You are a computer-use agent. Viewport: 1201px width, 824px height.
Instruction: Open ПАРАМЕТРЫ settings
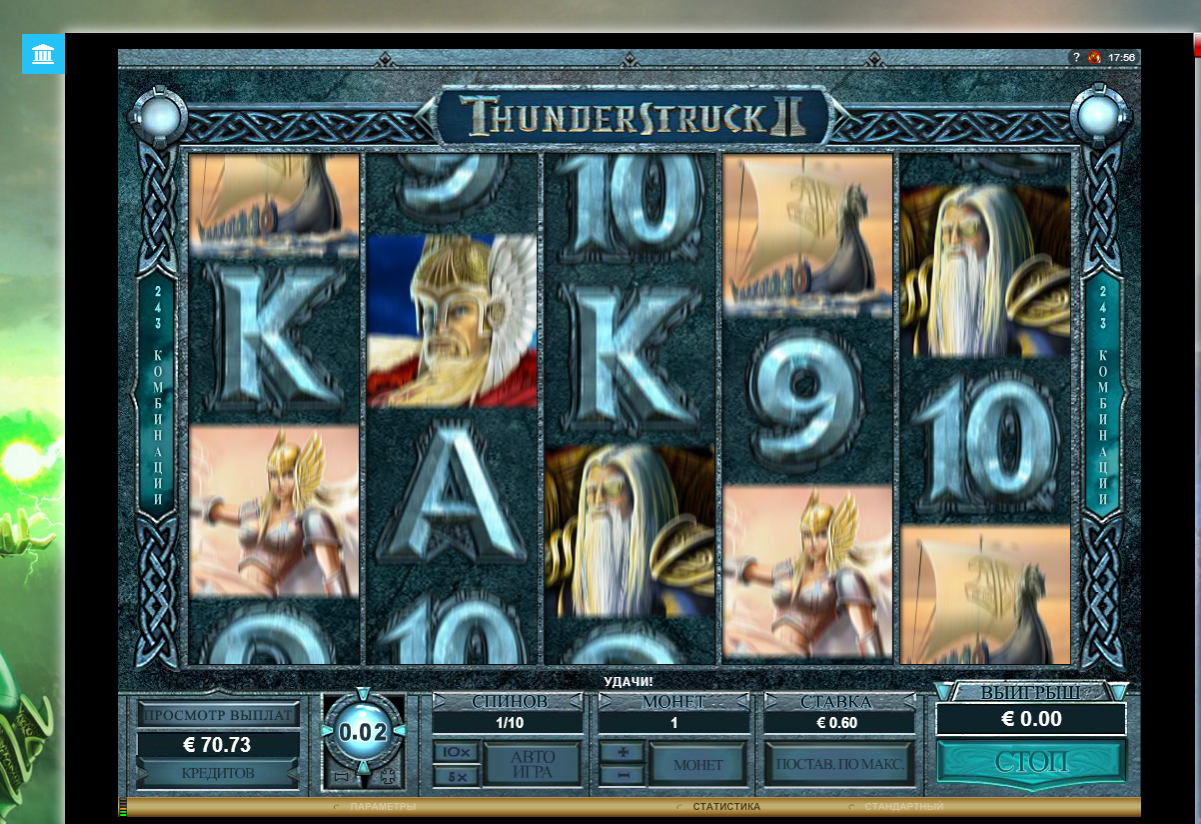click(x=382, y=806)
